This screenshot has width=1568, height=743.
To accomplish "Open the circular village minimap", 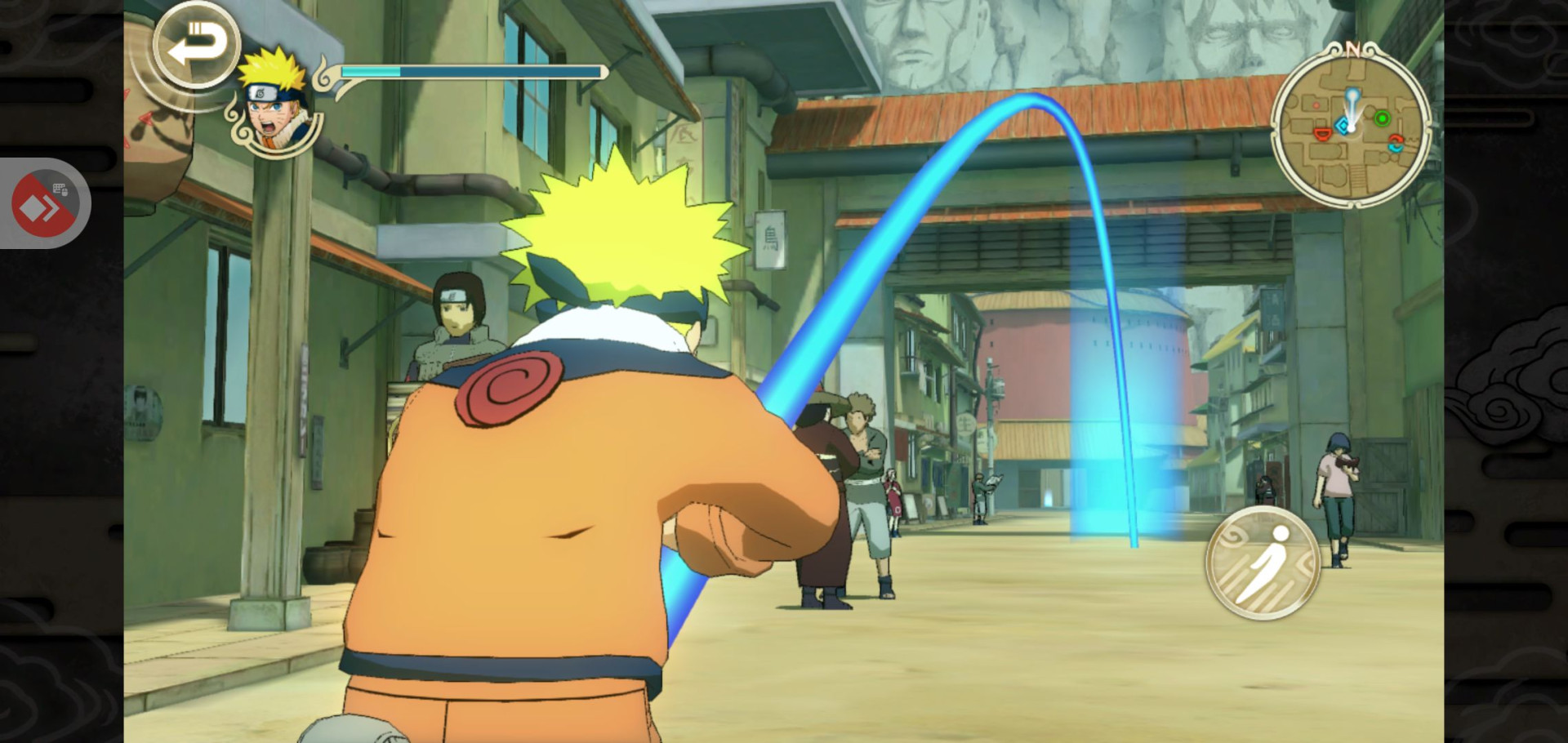I will 1351,126.
